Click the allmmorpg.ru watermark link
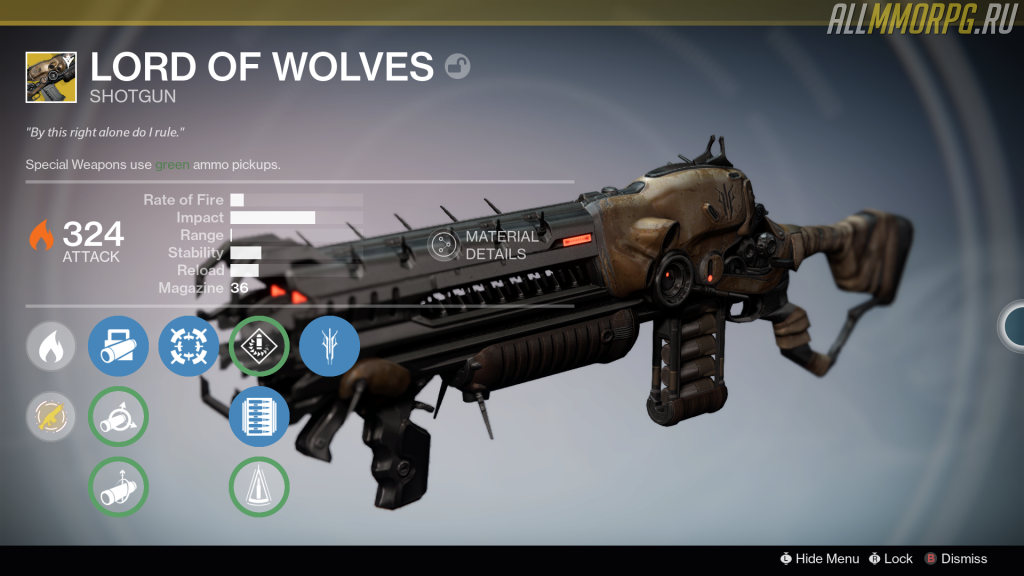This screenshot has height=576, width=1024. pos(922,19)
